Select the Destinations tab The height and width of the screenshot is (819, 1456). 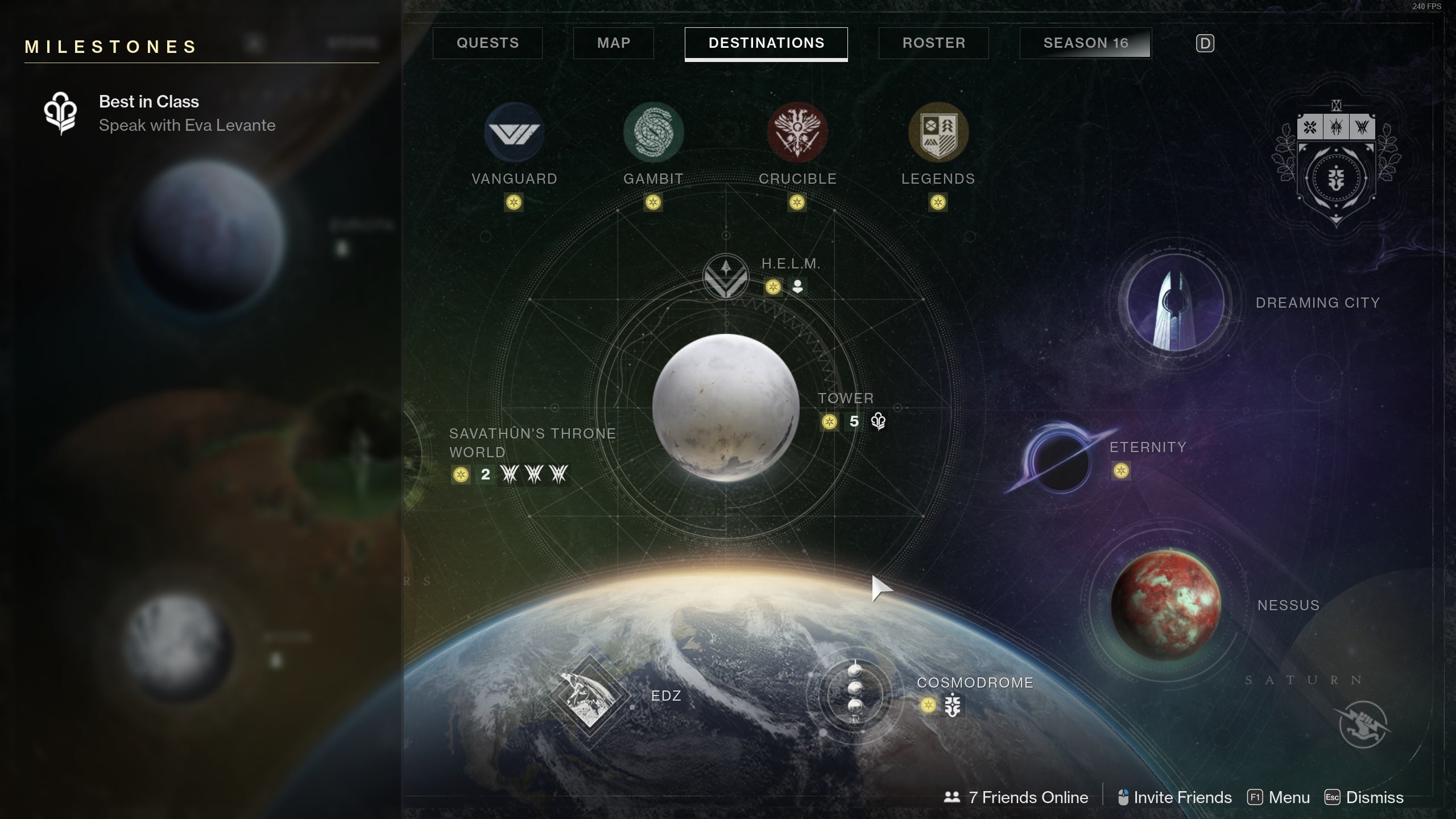tap(766, 43)
